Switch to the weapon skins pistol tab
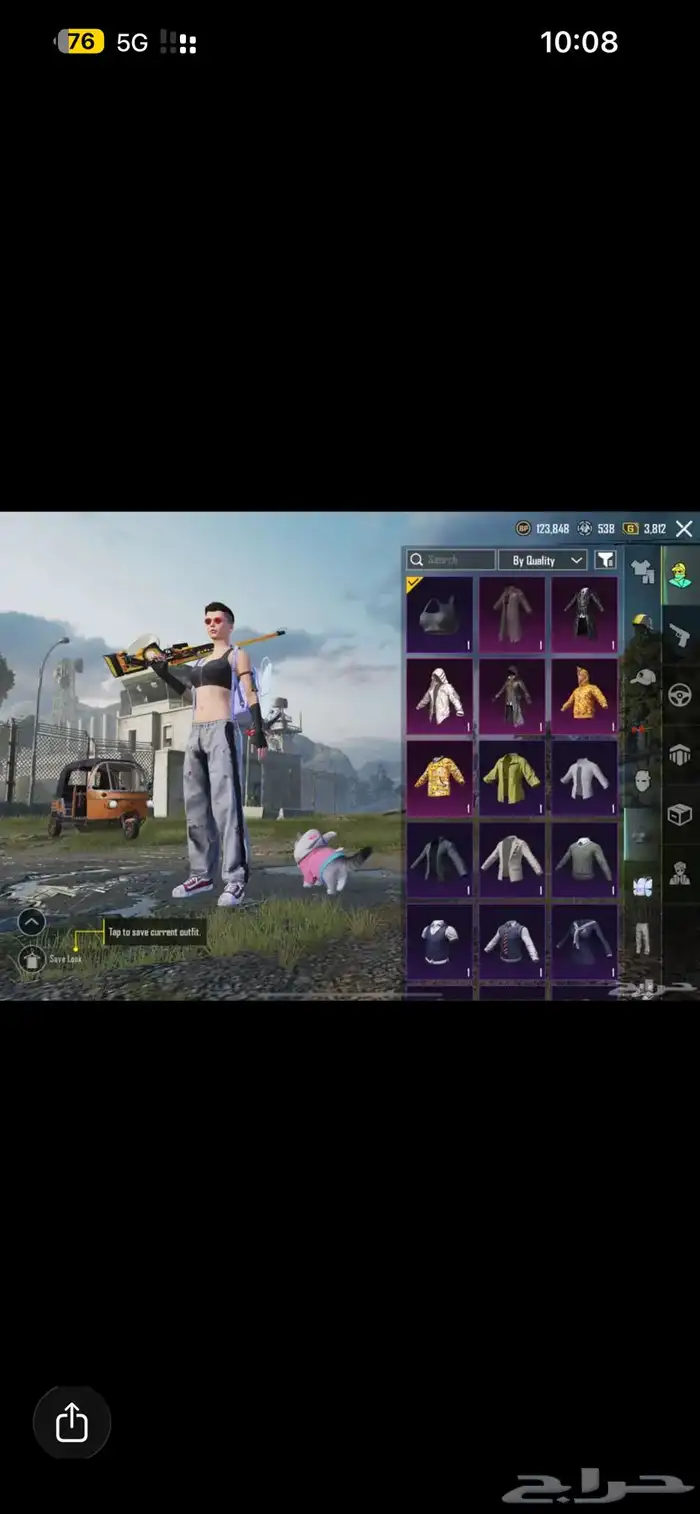The height and width of the screenshot is (1514, 700). click(x=681, y=634)
